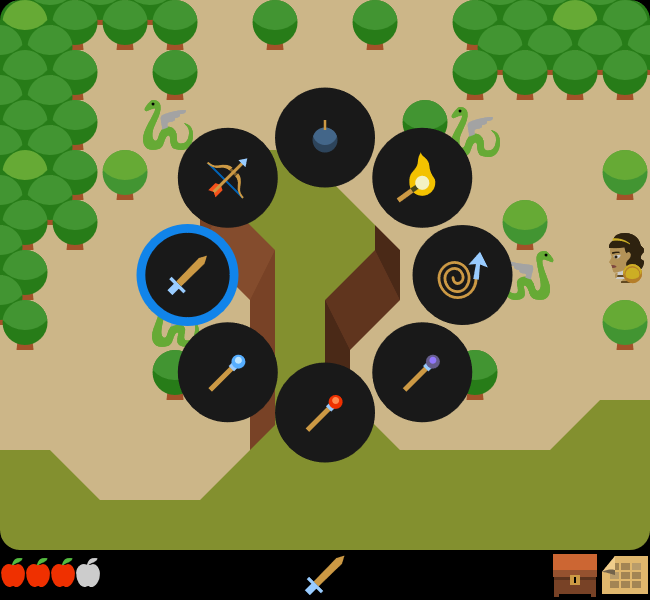This screenshot has width=650, height=600.
Task: Choose the blue orb ice wand
Action: (x=228, y=372)
